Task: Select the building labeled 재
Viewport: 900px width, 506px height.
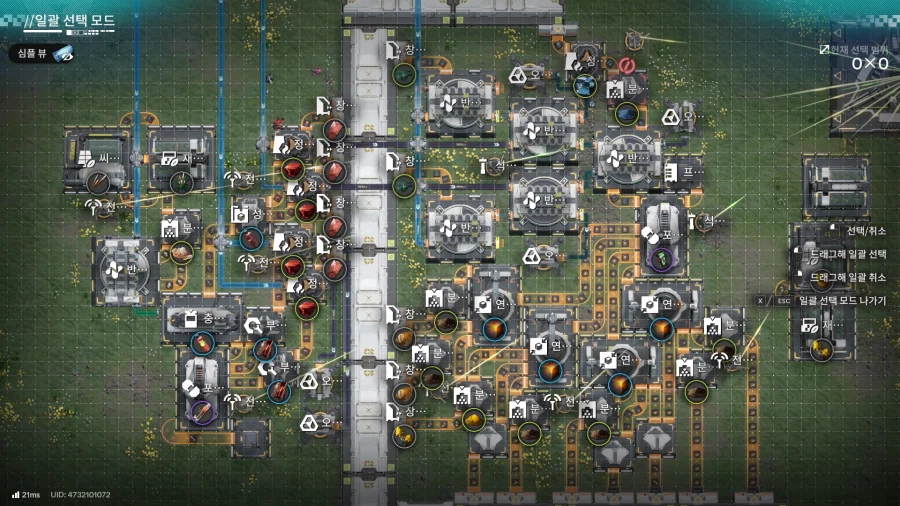Action: (822, 326)
